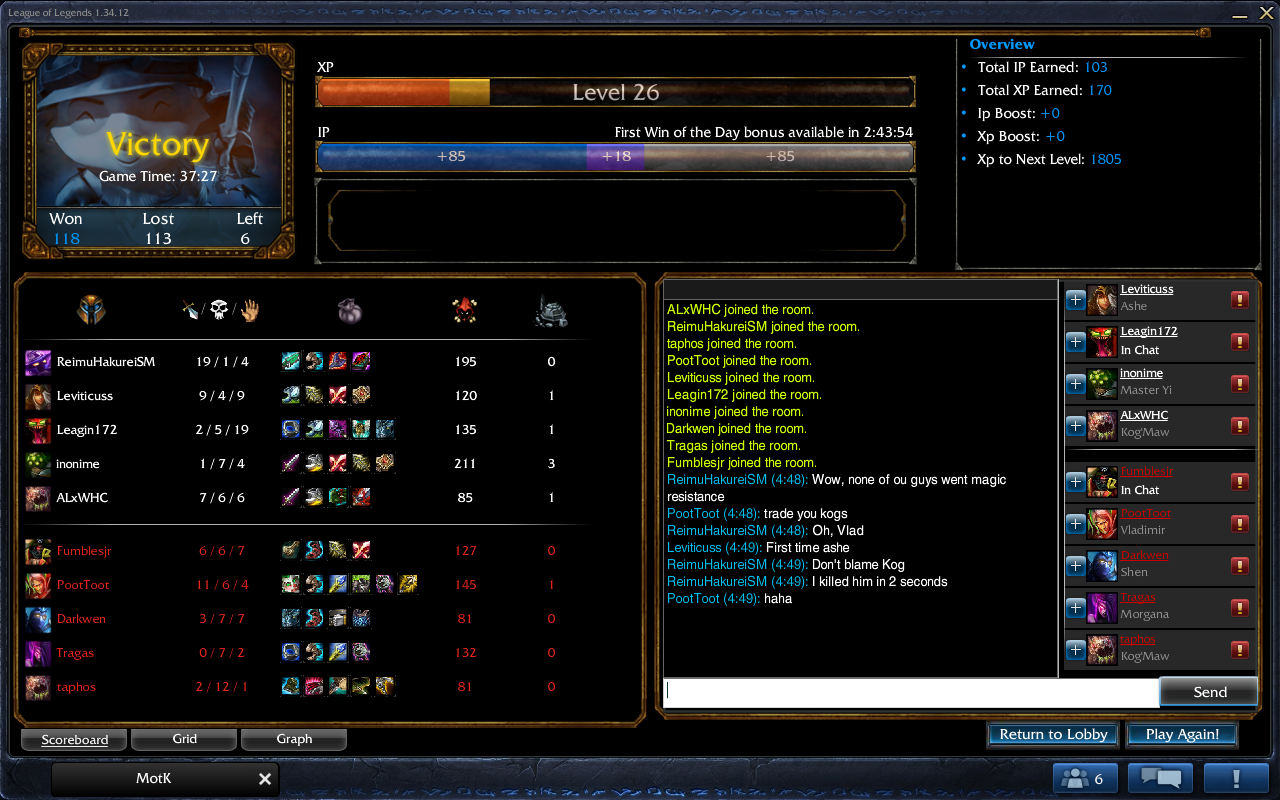Add Leviticuss as a friend

tap(1075, 299)
